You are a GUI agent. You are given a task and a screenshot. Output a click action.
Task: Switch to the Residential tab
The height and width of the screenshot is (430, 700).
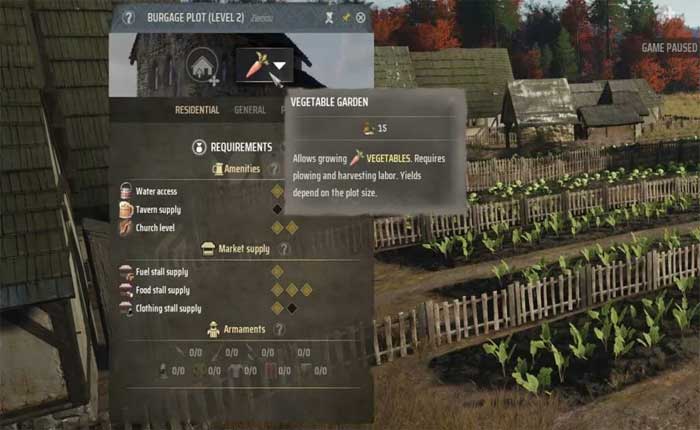196,110
